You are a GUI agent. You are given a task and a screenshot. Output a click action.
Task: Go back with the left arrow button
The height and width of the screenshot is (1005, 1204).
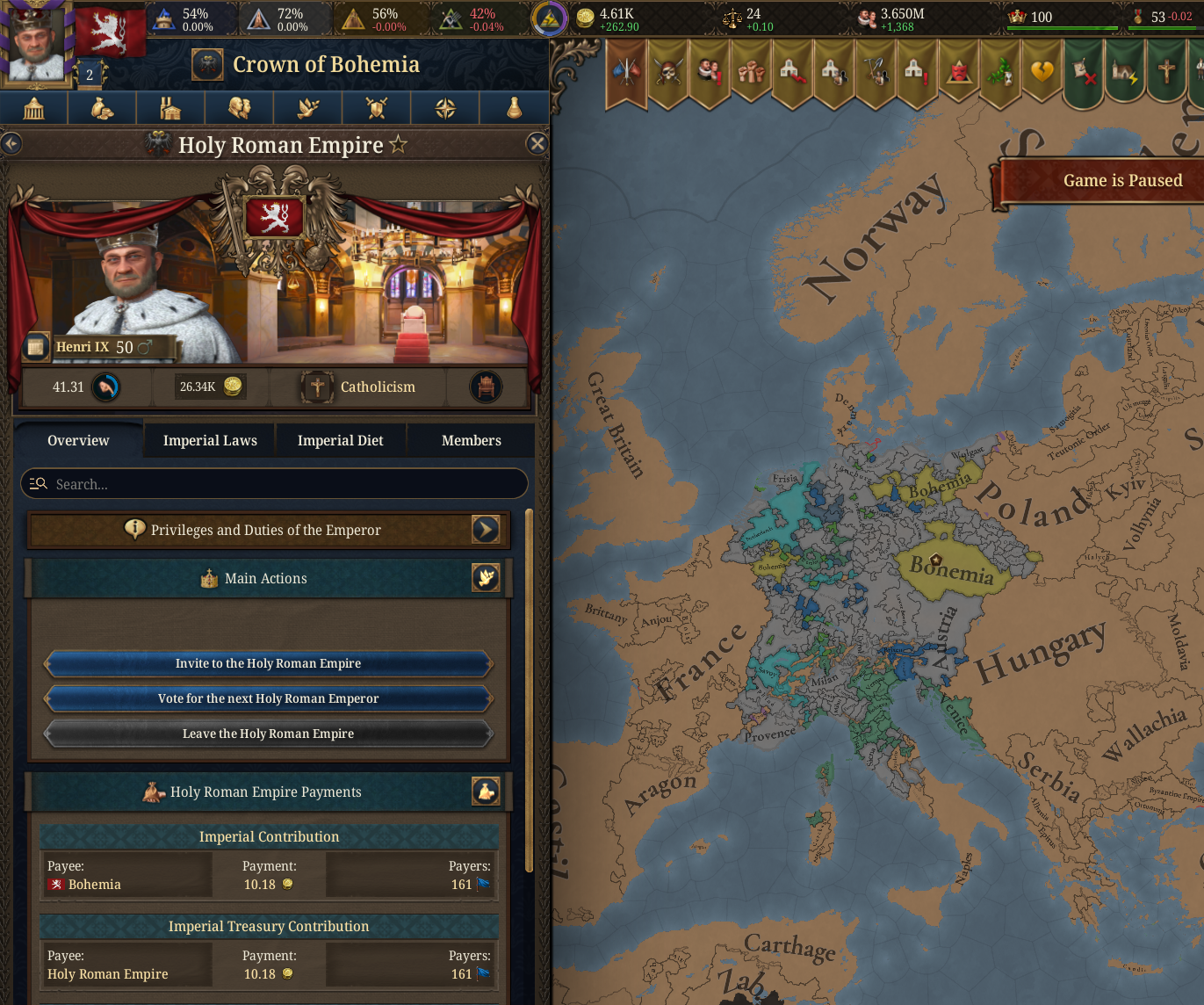pyautogui.click(x=11, y=143)
